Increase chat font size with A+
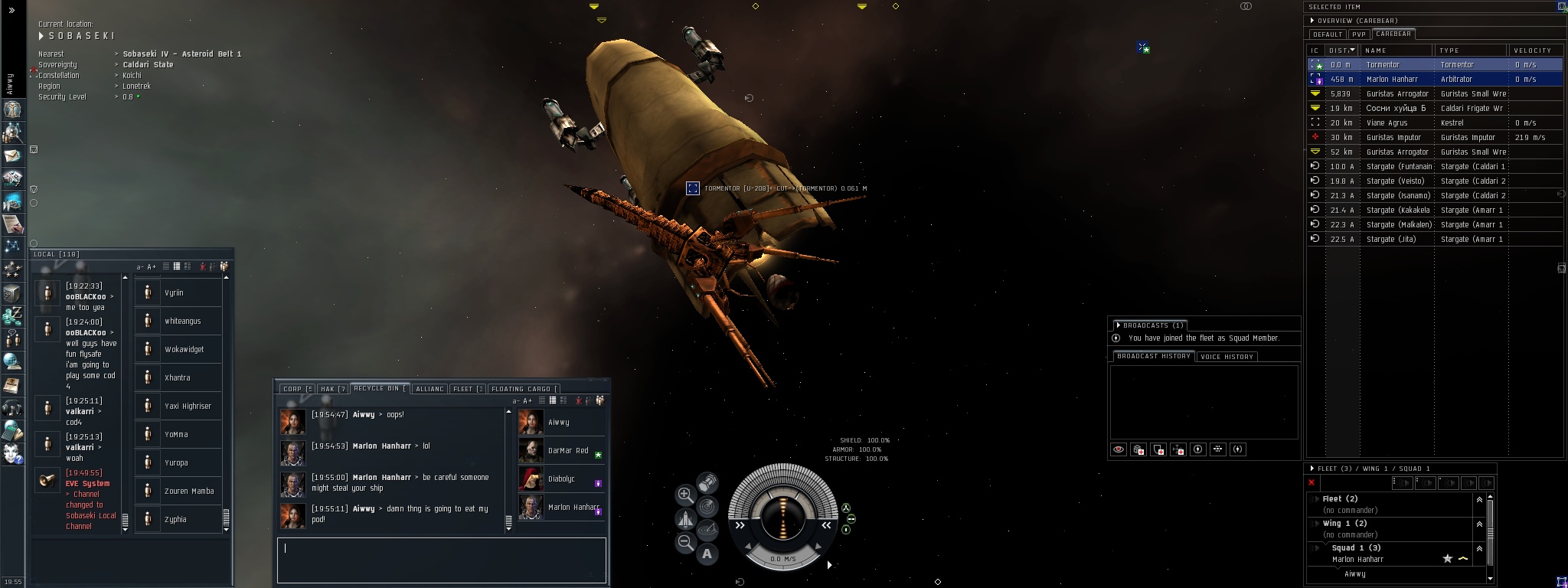1568x588 pixels. tap(528, 400)
